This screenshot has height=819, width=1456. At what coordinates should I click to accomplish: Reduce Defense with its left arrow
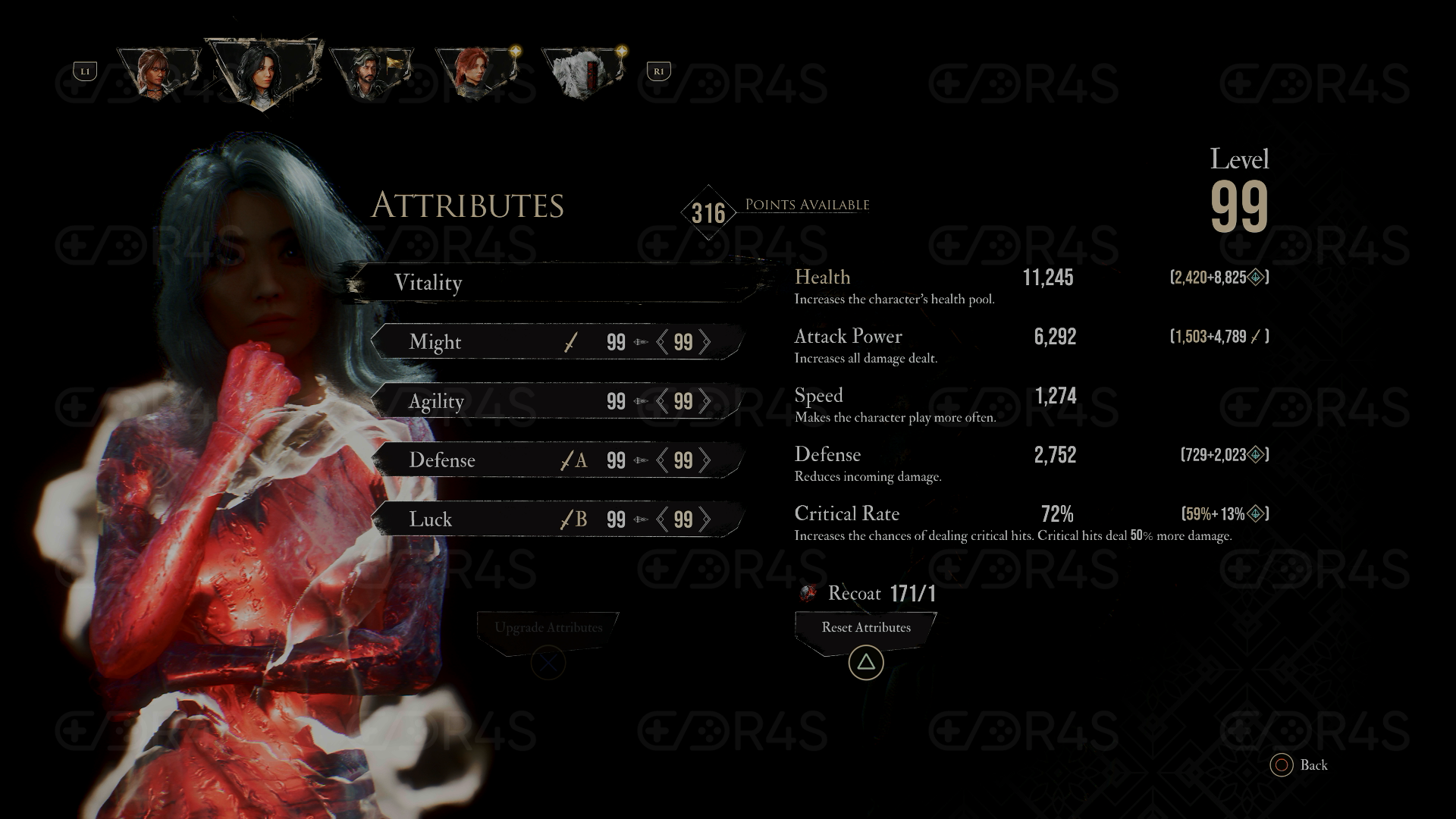pos(662,460)
